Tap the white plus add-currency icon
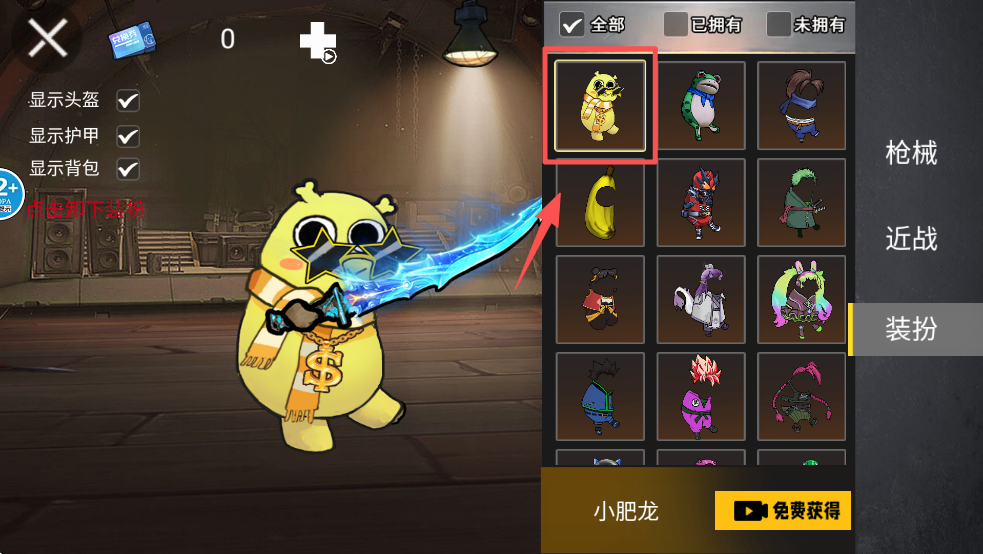The width and height of the screenshot is (983, 554). [x=316, y=41]
